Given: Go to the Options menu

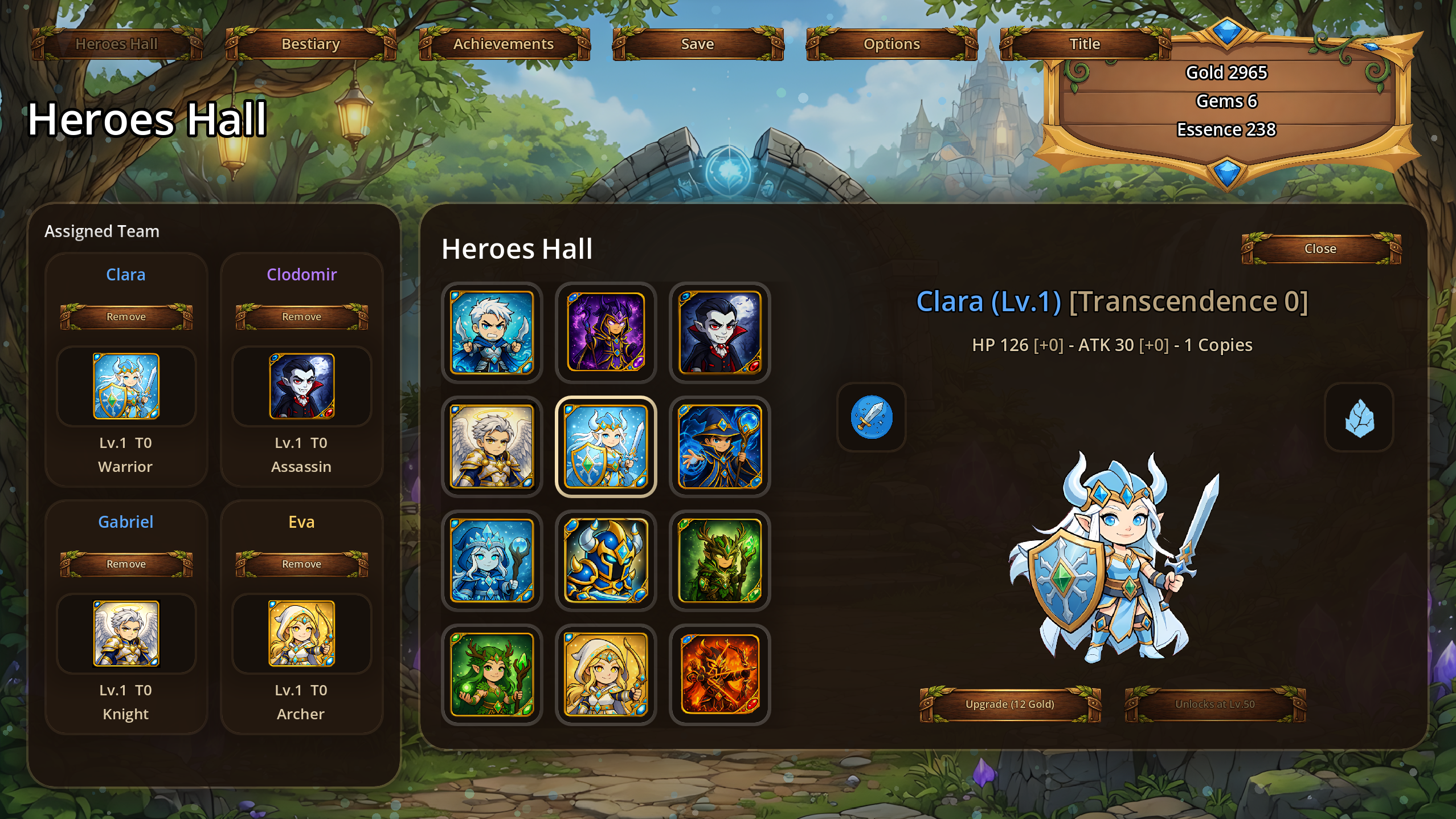Looking at the screenshot, I should (891, 44).
